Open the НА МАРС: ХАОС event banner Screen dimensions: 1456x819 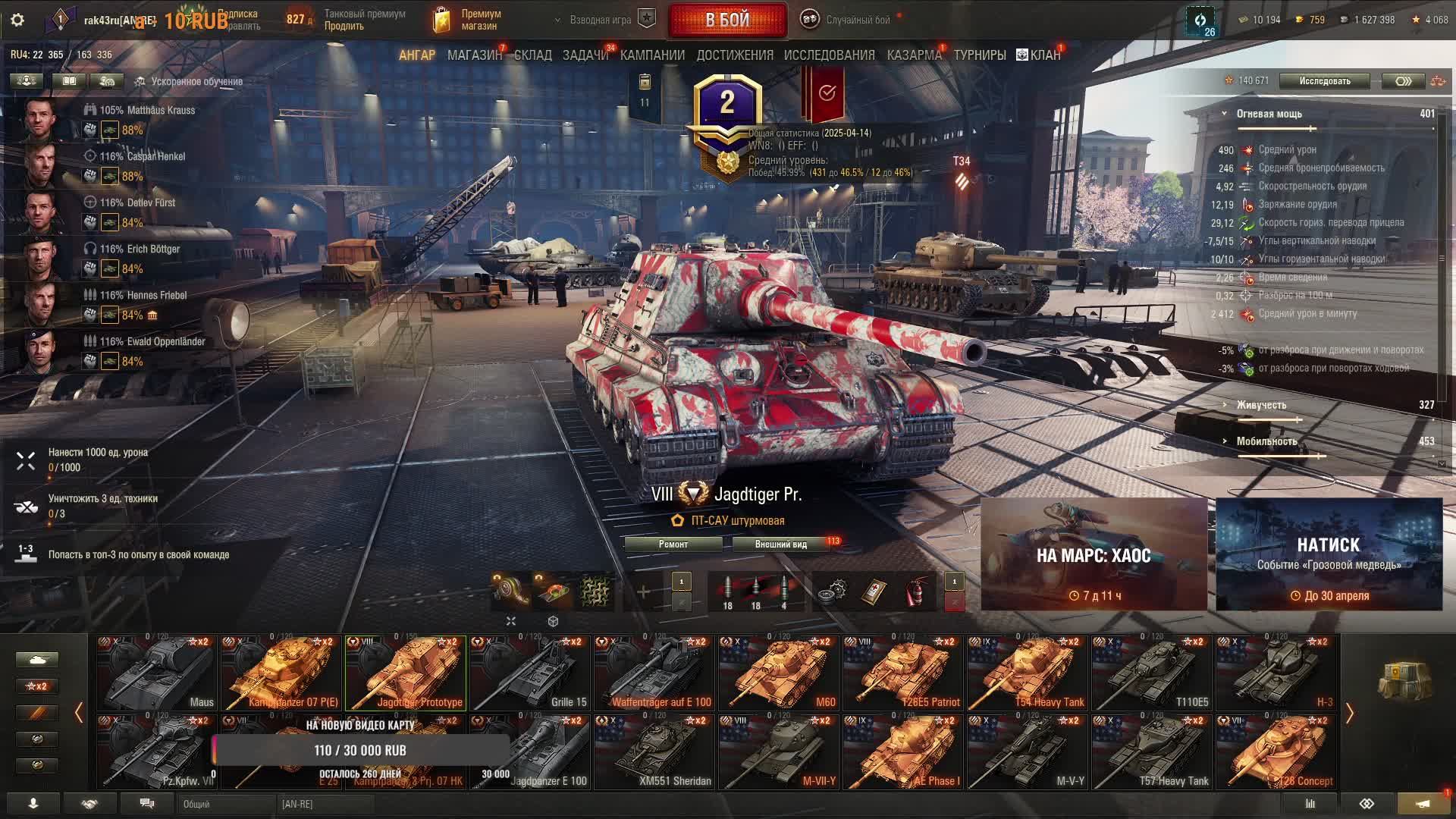pyautogui.click(x=1094, y=555)
